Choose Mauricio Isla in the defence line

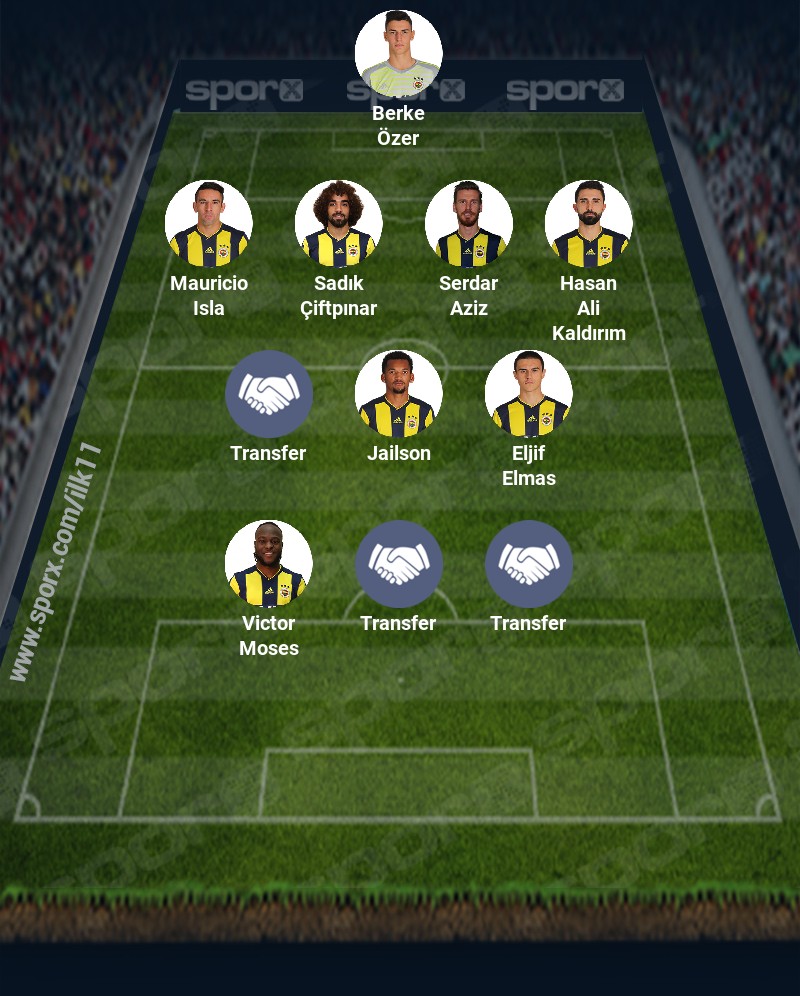tap(208, 224)
